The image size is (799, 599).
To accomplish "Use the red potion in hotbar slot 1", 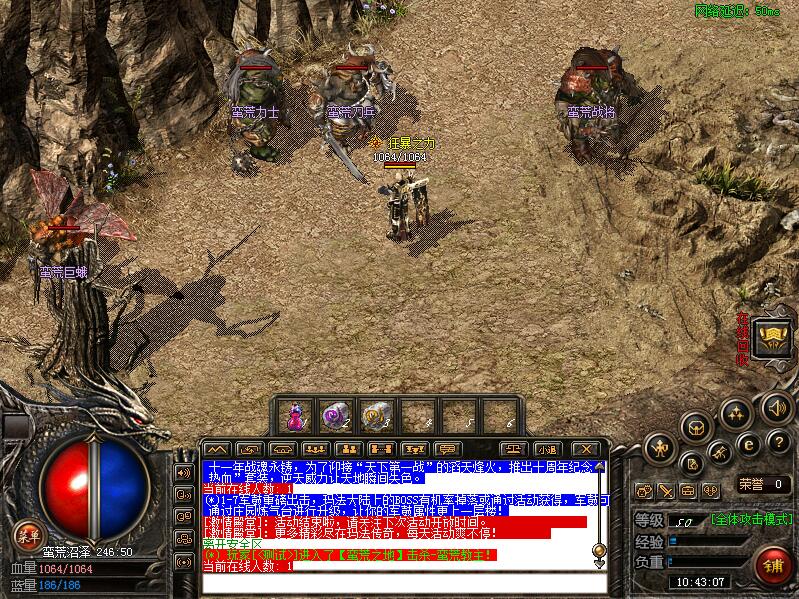I will (296, 415).
